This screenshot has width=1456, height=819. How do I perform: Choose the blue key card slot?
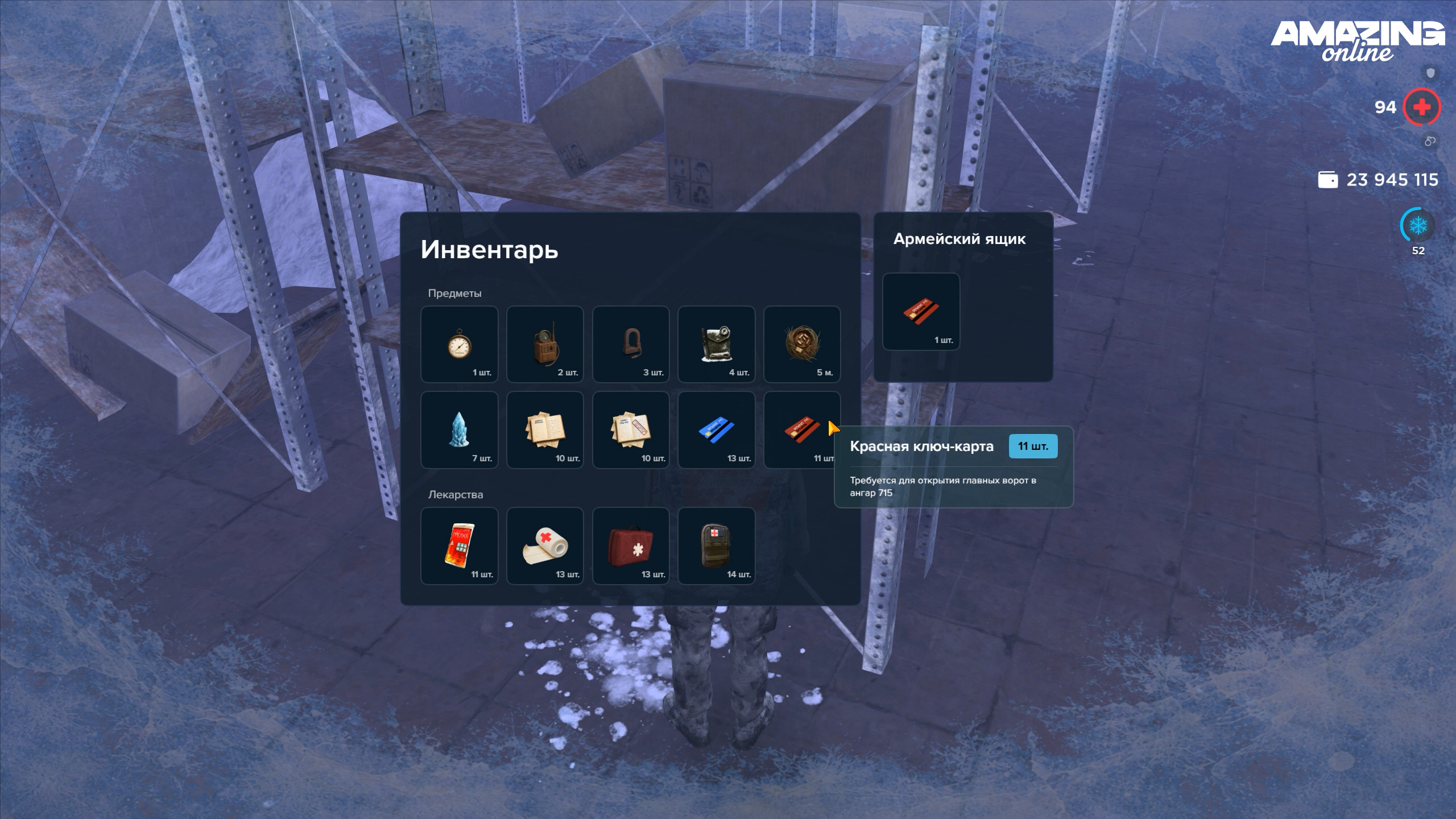point(716,430)
